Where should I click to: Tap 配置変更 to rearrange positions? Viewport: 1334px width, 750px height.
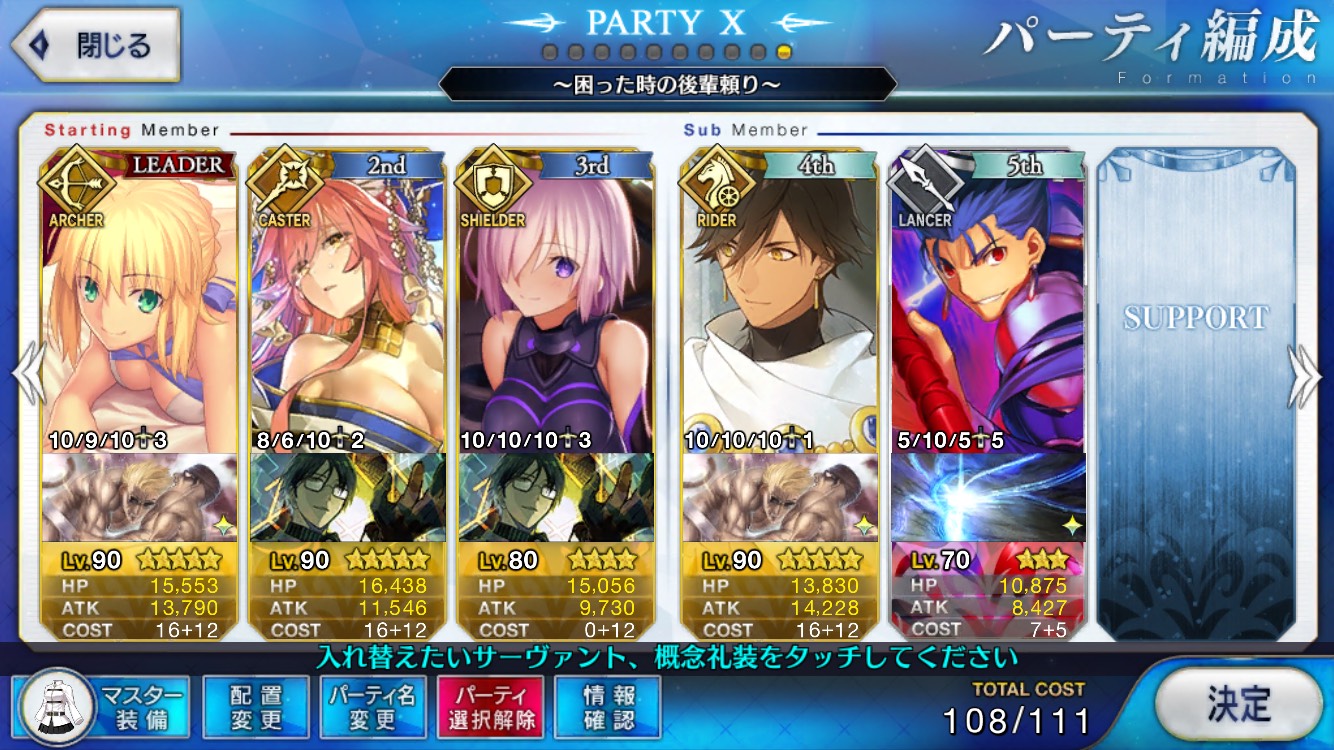(x=255, y=706)
